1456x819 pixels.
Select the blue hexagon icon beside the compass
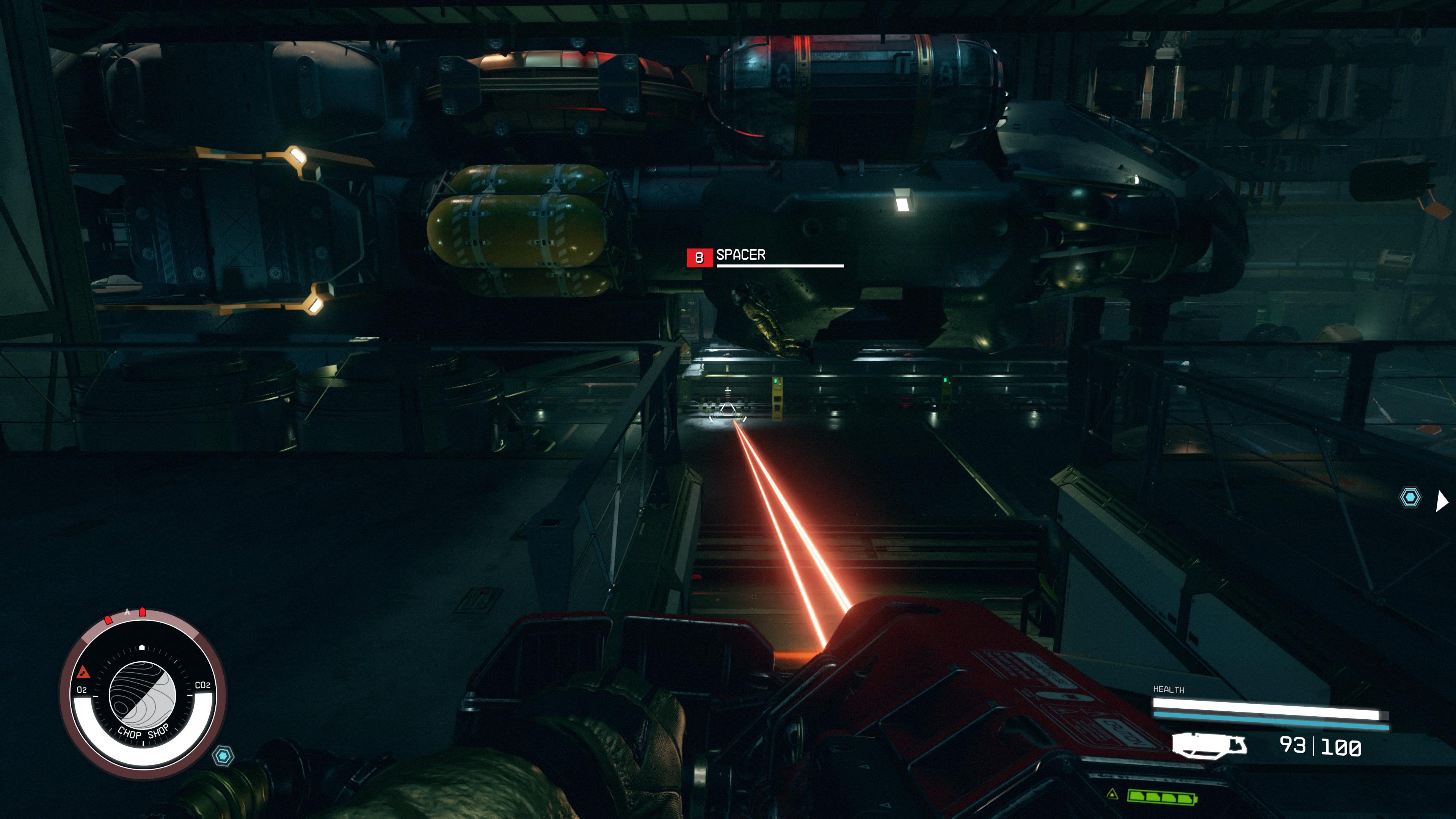tap(224, 756)
